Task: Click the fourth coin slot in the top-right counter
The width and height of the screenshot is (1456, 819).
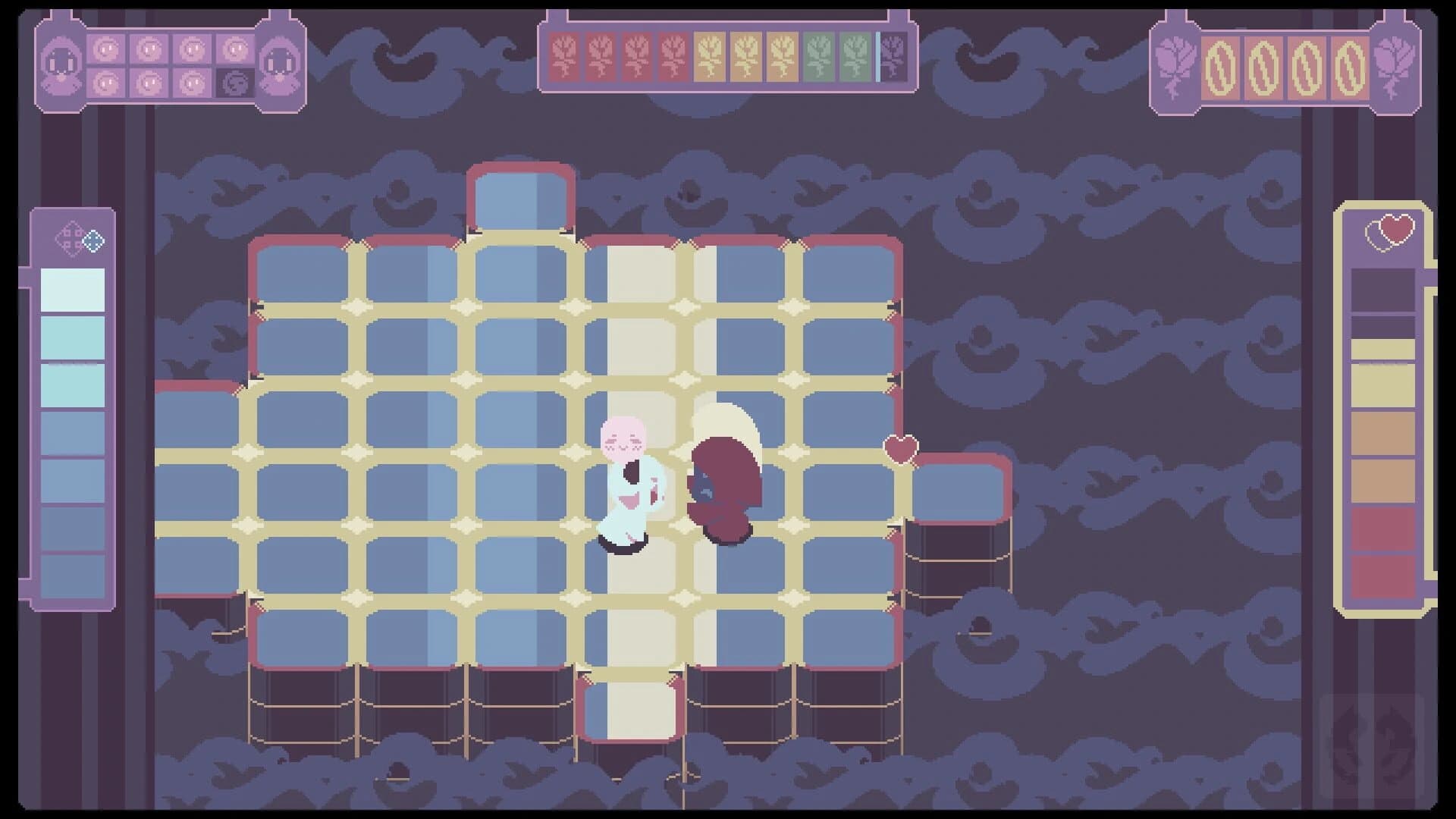Action: (1349, 67)
